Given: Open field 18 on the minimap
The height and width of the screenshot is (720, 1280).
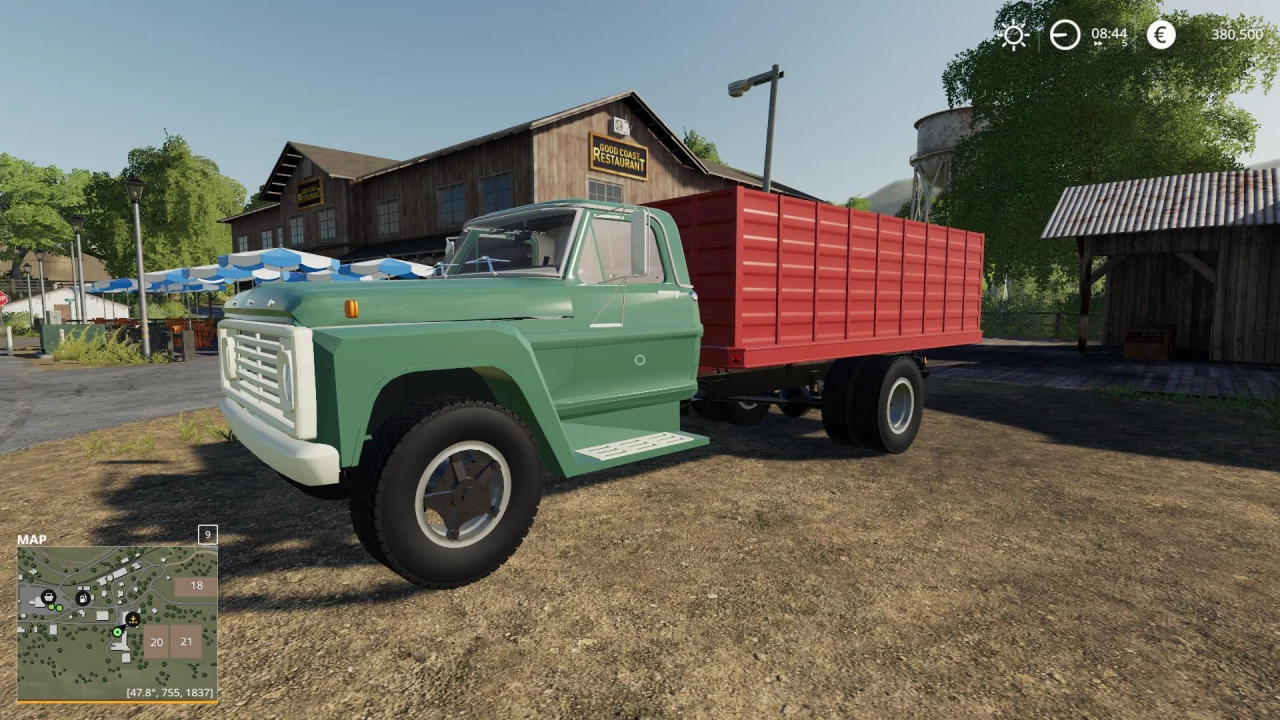Looking at the screenshot, I should (196, 585).
